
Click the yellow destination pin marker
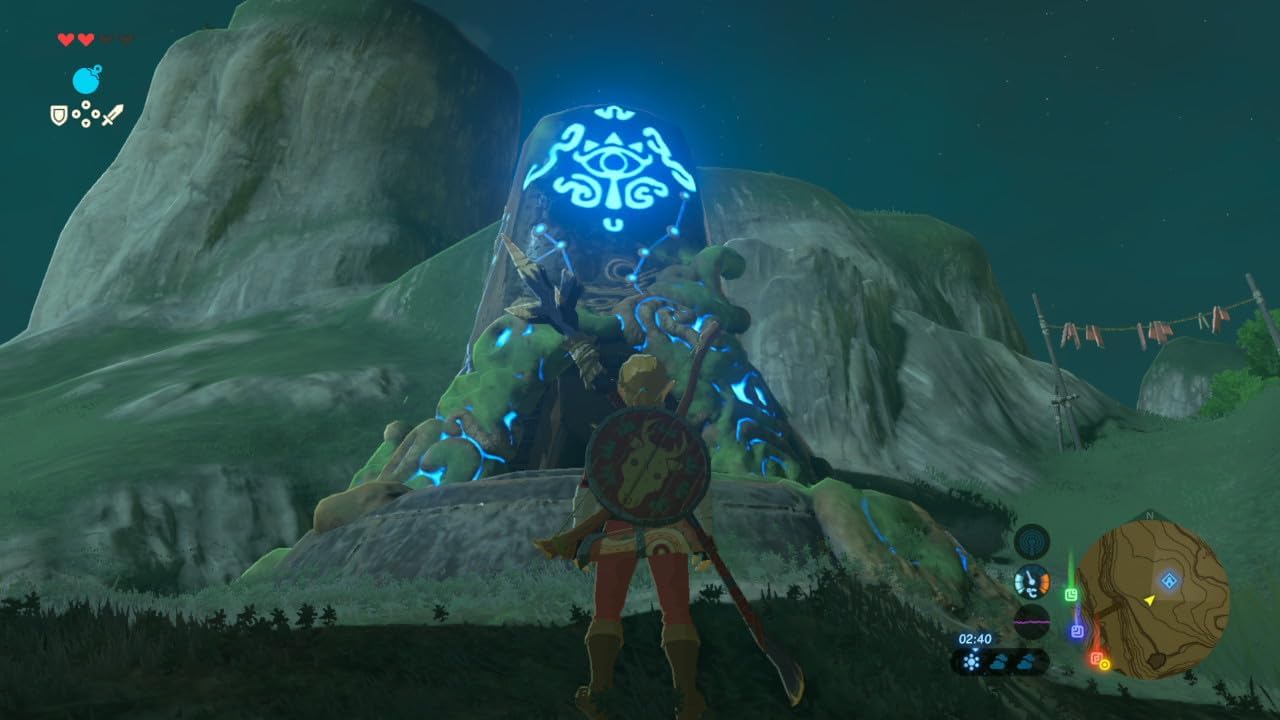pyautogui.click(x=1105, y=666)
